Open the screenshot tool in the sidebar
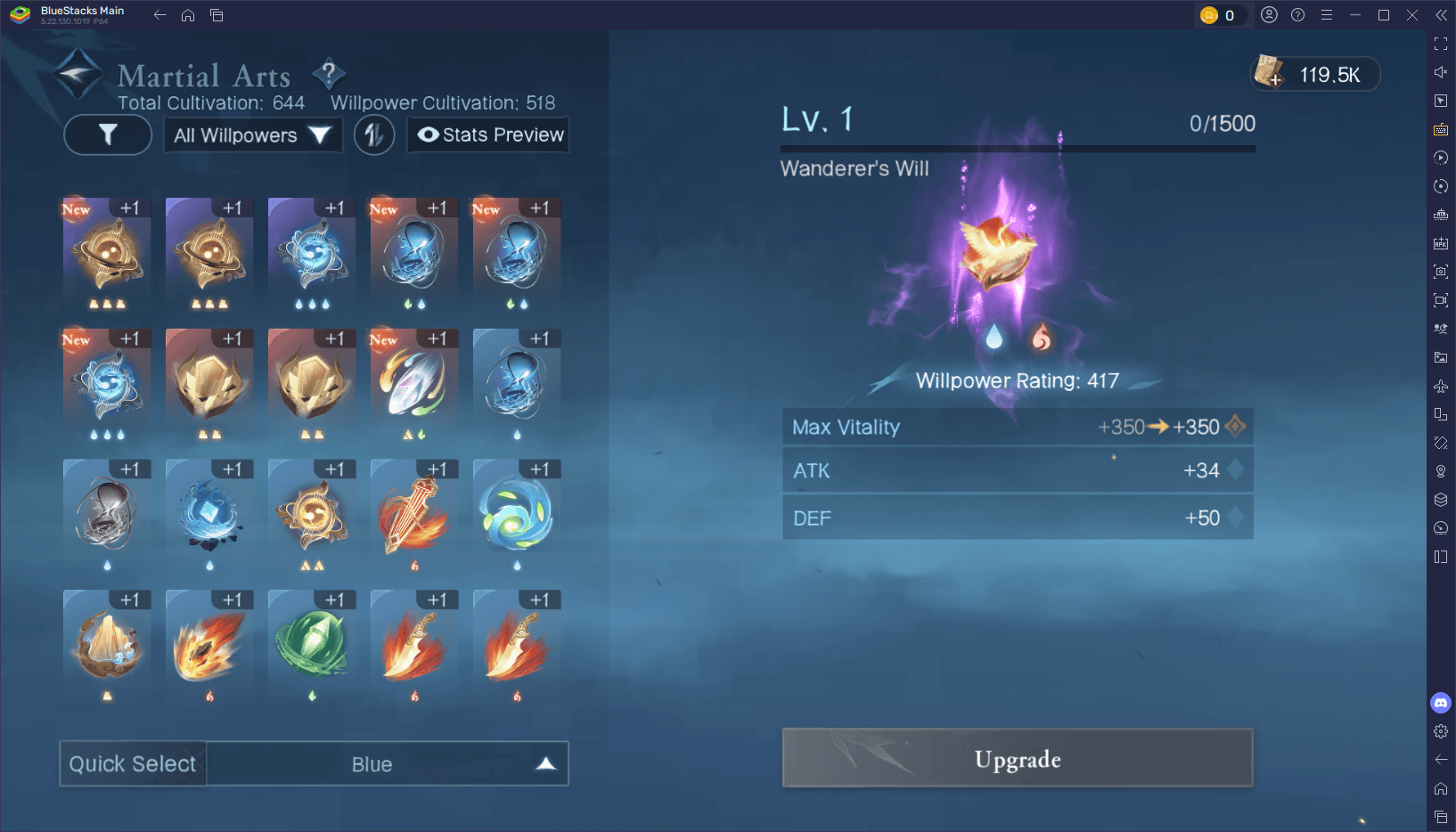Image resolution: width=1456 pixels, height=832 pixels. (x=1440, y=272)
